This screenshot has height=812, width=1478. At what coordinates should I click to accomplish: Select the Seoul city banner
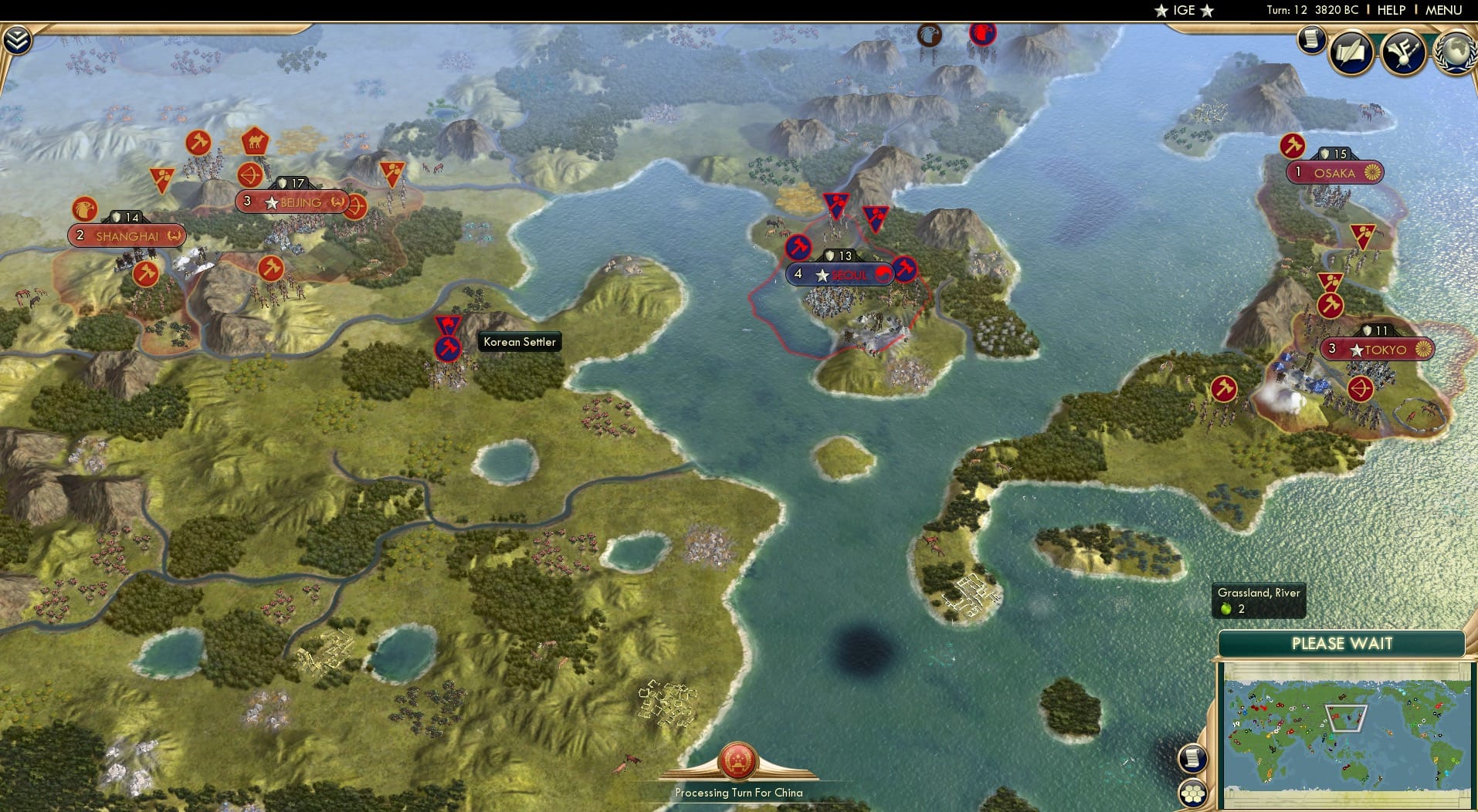[x=840, y=274]
